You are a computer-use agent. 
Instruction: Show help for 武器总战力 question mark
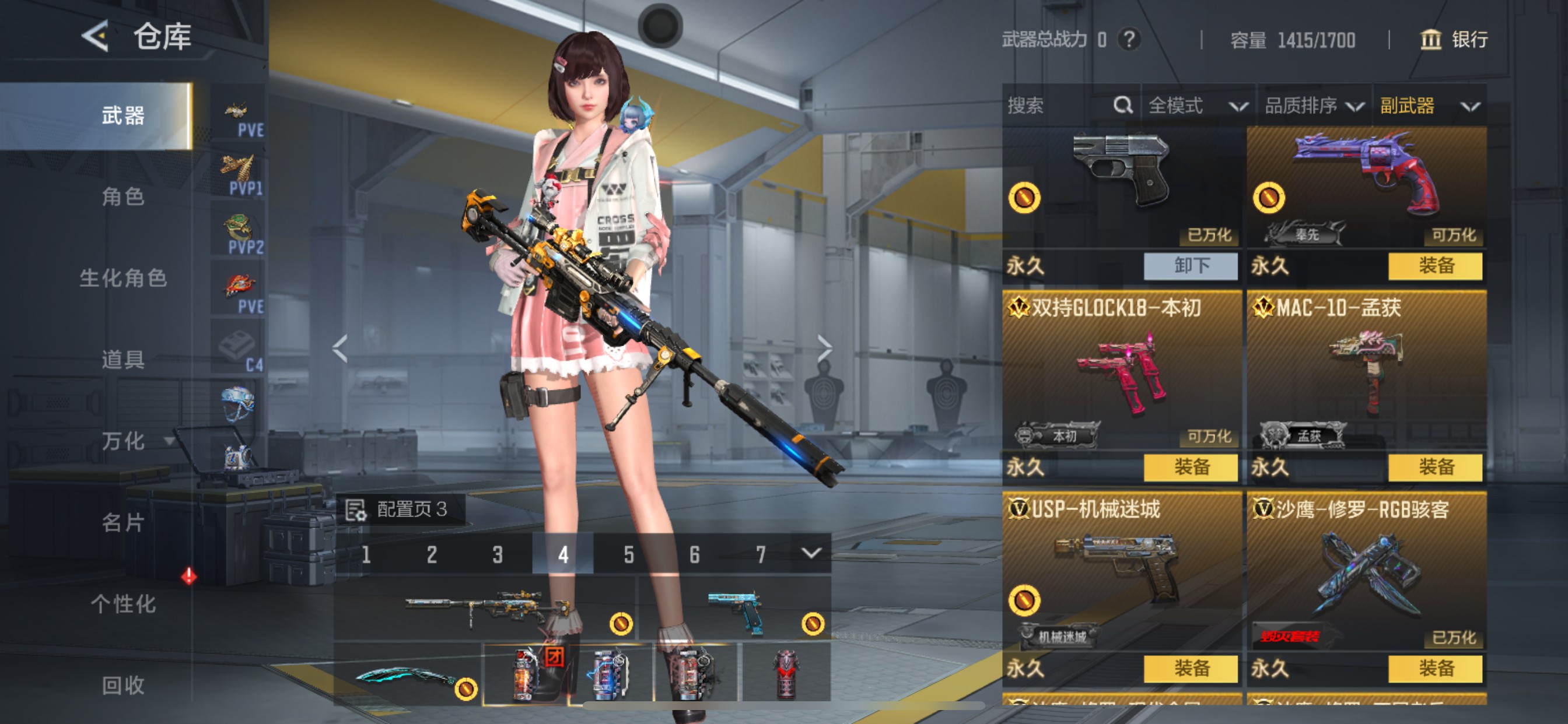[x=1129, y=40]
